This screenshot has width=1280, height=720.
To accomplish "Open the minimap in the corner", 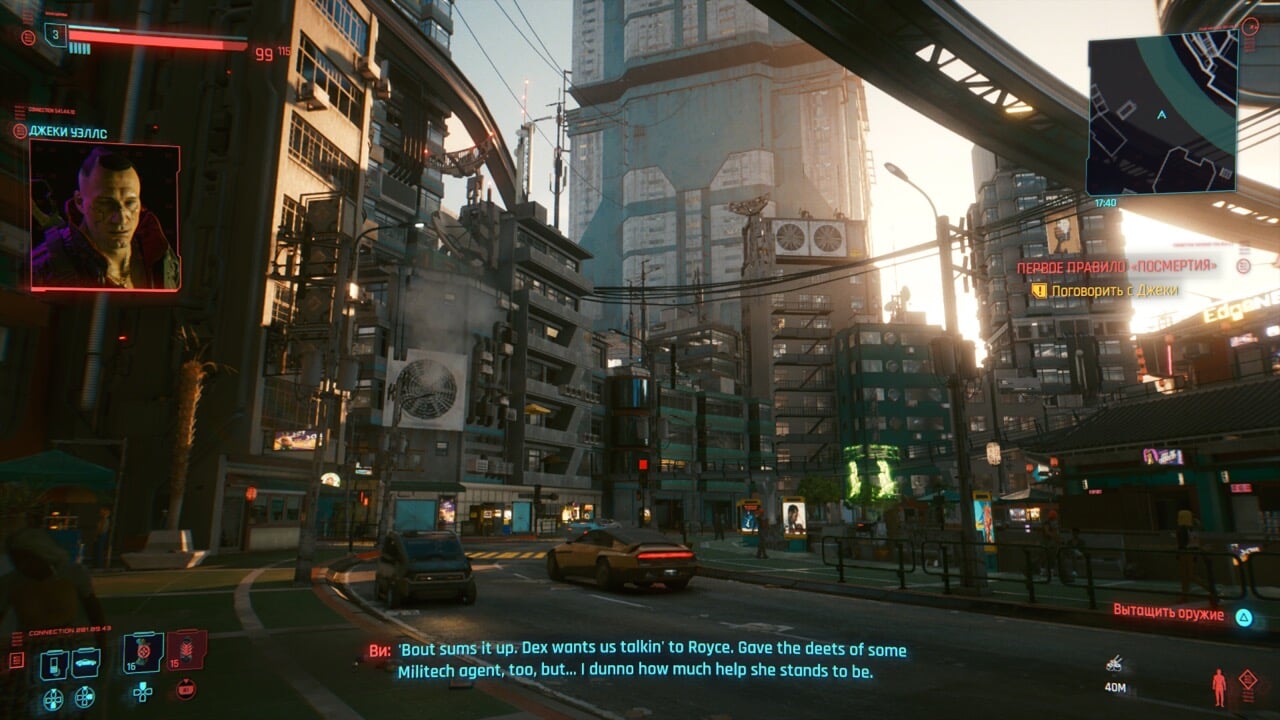I will point(1162,113).
